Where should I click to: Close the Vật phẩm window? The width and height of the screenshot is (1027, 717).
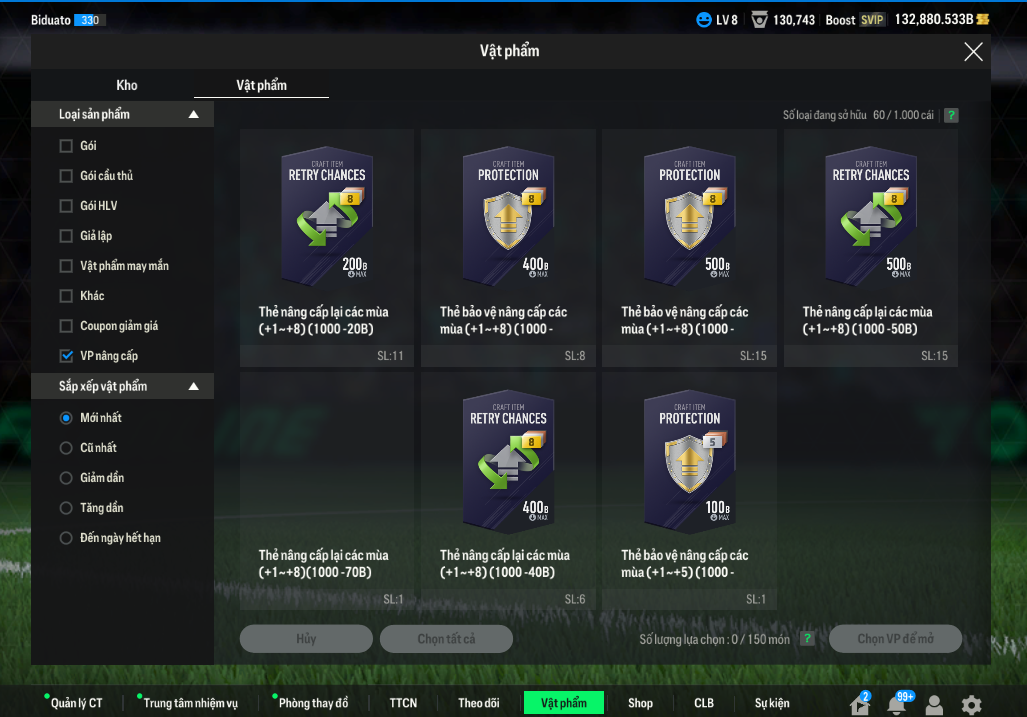click(973, 52)
